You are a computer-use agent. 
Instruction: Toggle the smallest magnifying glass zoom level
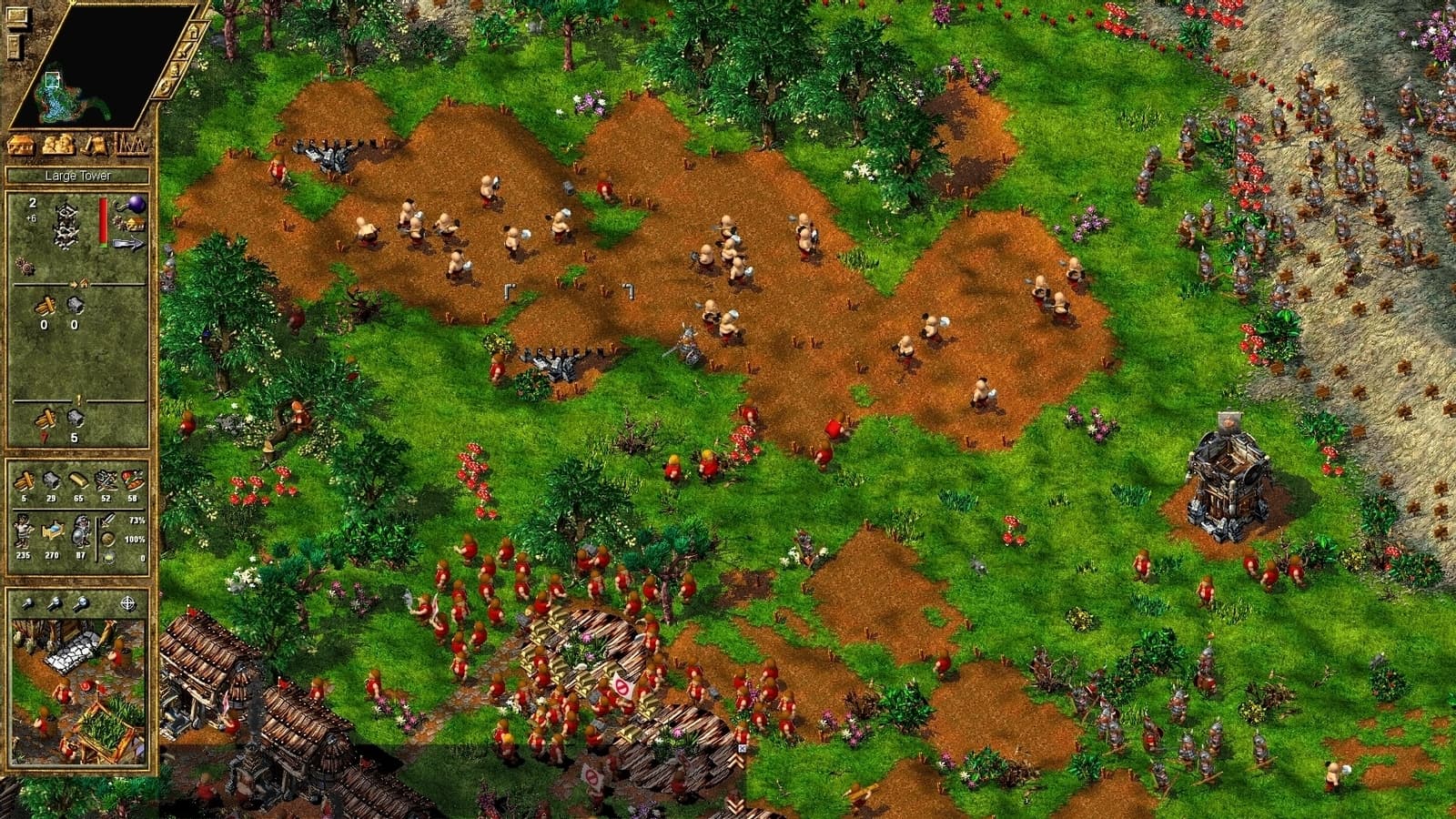click(x=29, y=603)
